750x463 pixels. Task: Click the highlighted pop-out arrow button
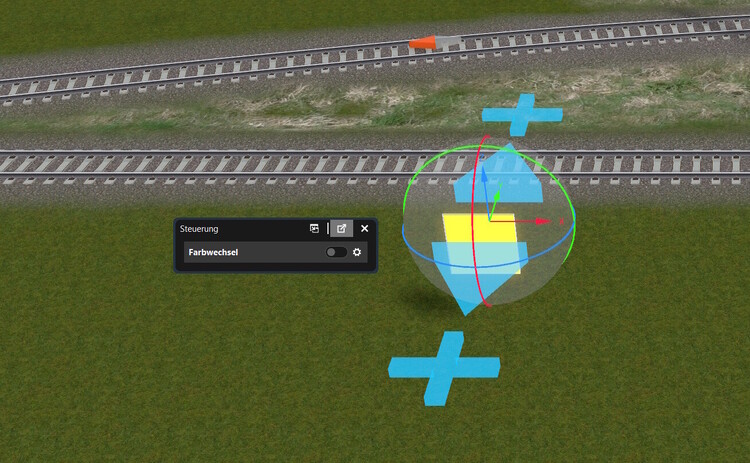click(x=342, y=229)
